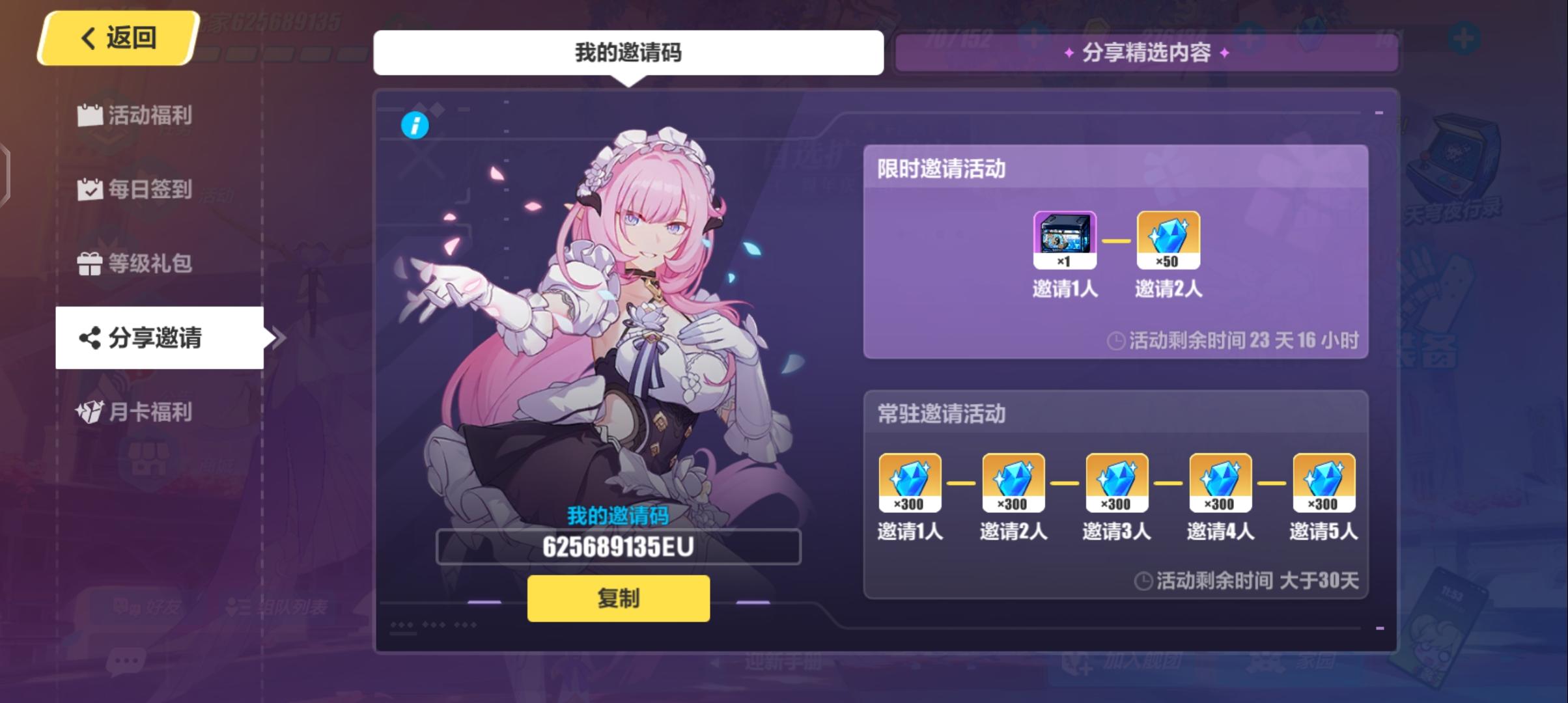Expand the arrow next to 分享邀请
The image size is (1568, 703).
(x=279, y=337)
